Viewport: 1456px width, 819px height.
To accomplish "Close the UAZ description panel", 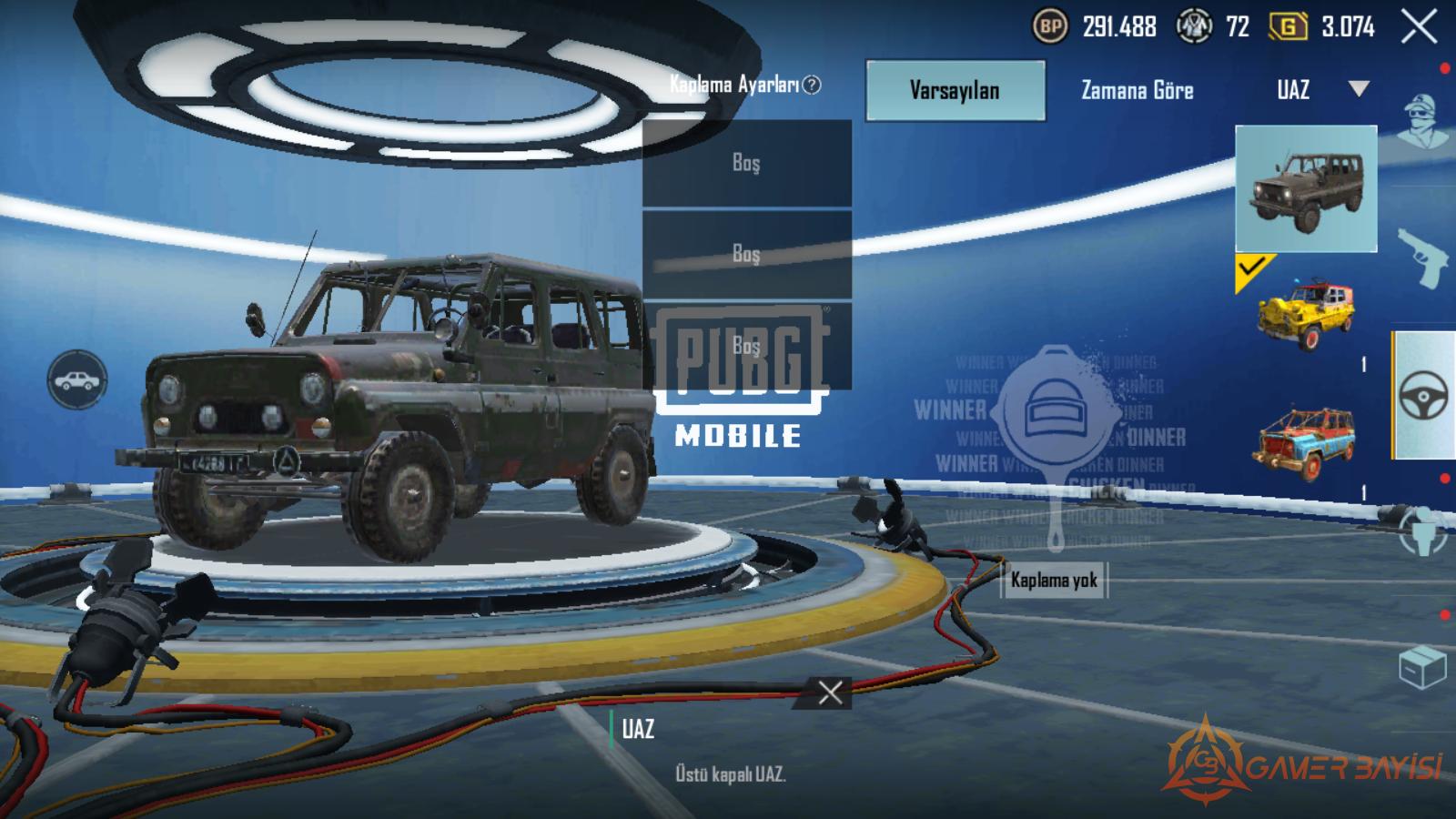I will [830, 693].
